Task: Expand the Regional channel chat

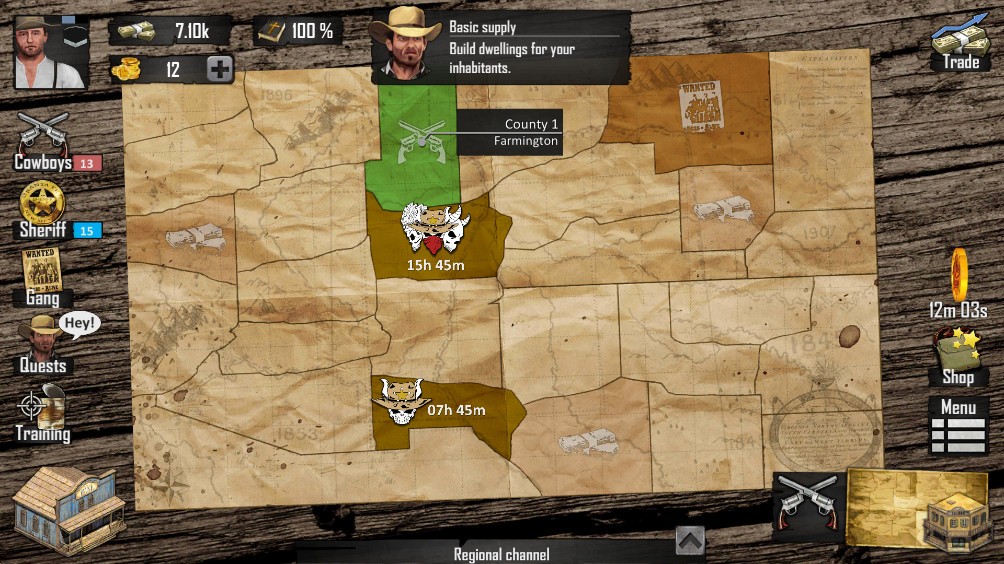Action: point(690,541)
